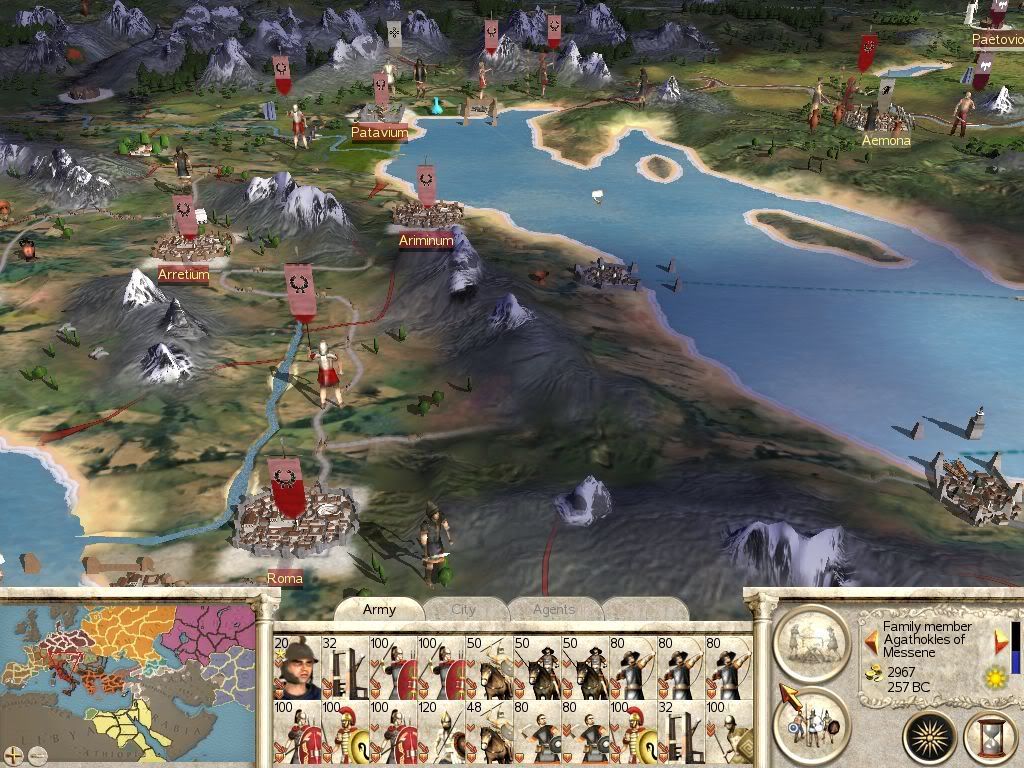
Task: Pick the unit card with square-pattern shield
Action: click(731, 731)
